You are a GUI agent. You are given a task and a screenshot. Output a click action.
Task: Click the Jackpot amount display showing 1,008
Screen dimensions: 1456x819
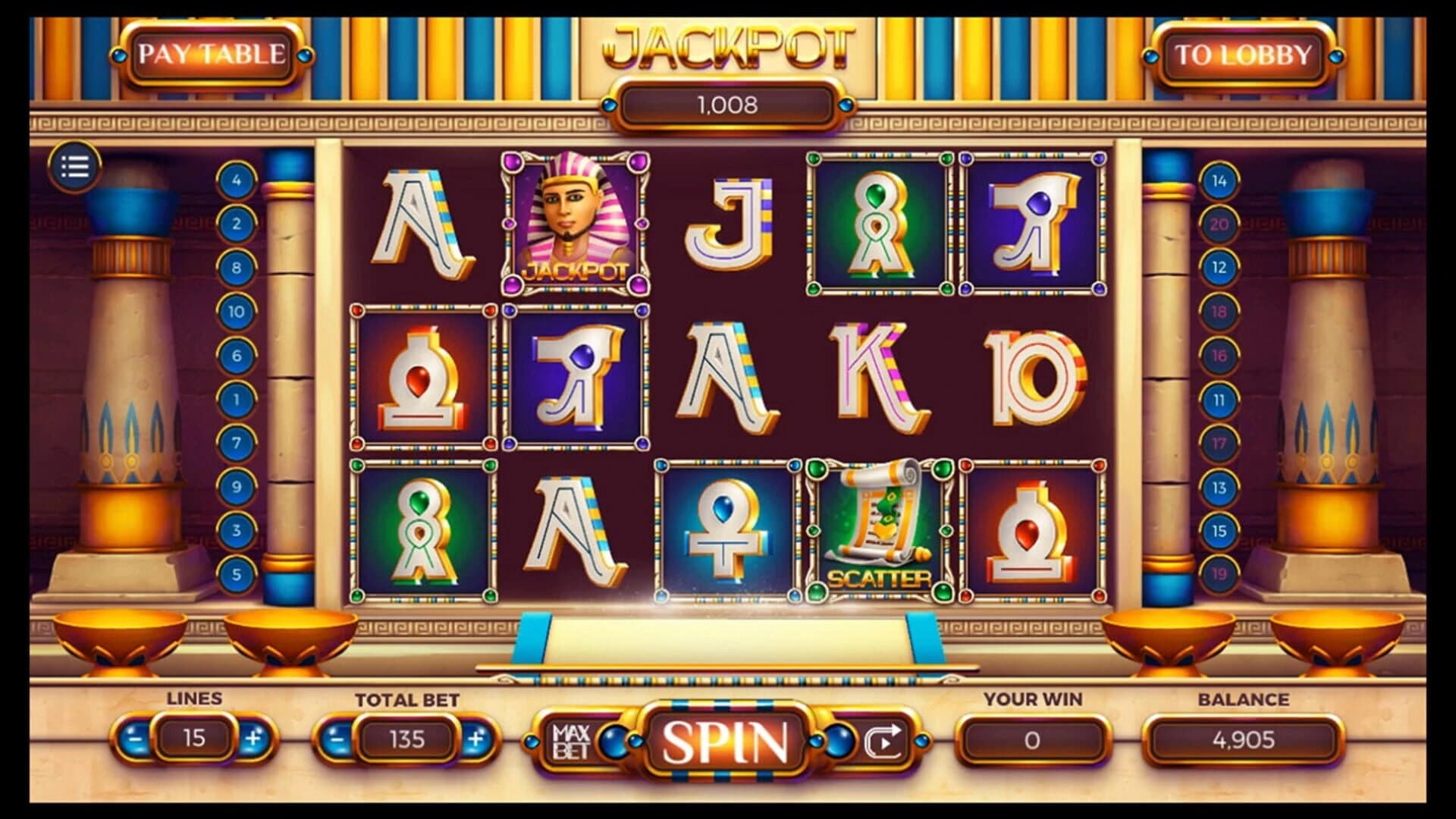tap(728, 104)
